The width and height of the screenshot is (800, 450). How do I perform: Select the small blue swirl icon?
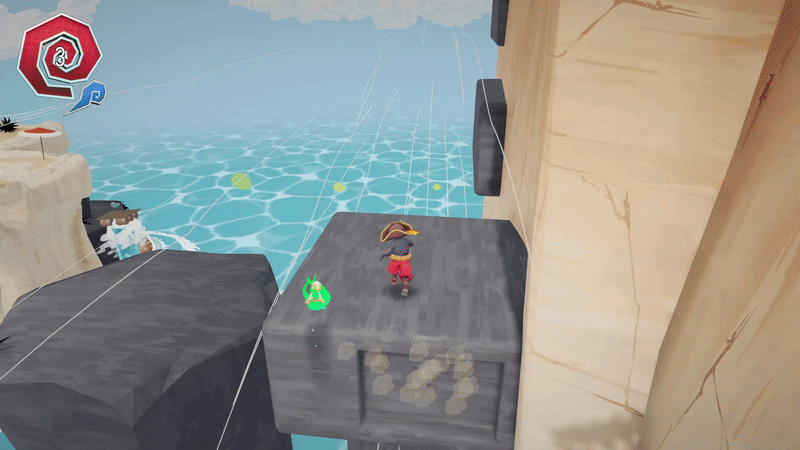tap(91, 96)
